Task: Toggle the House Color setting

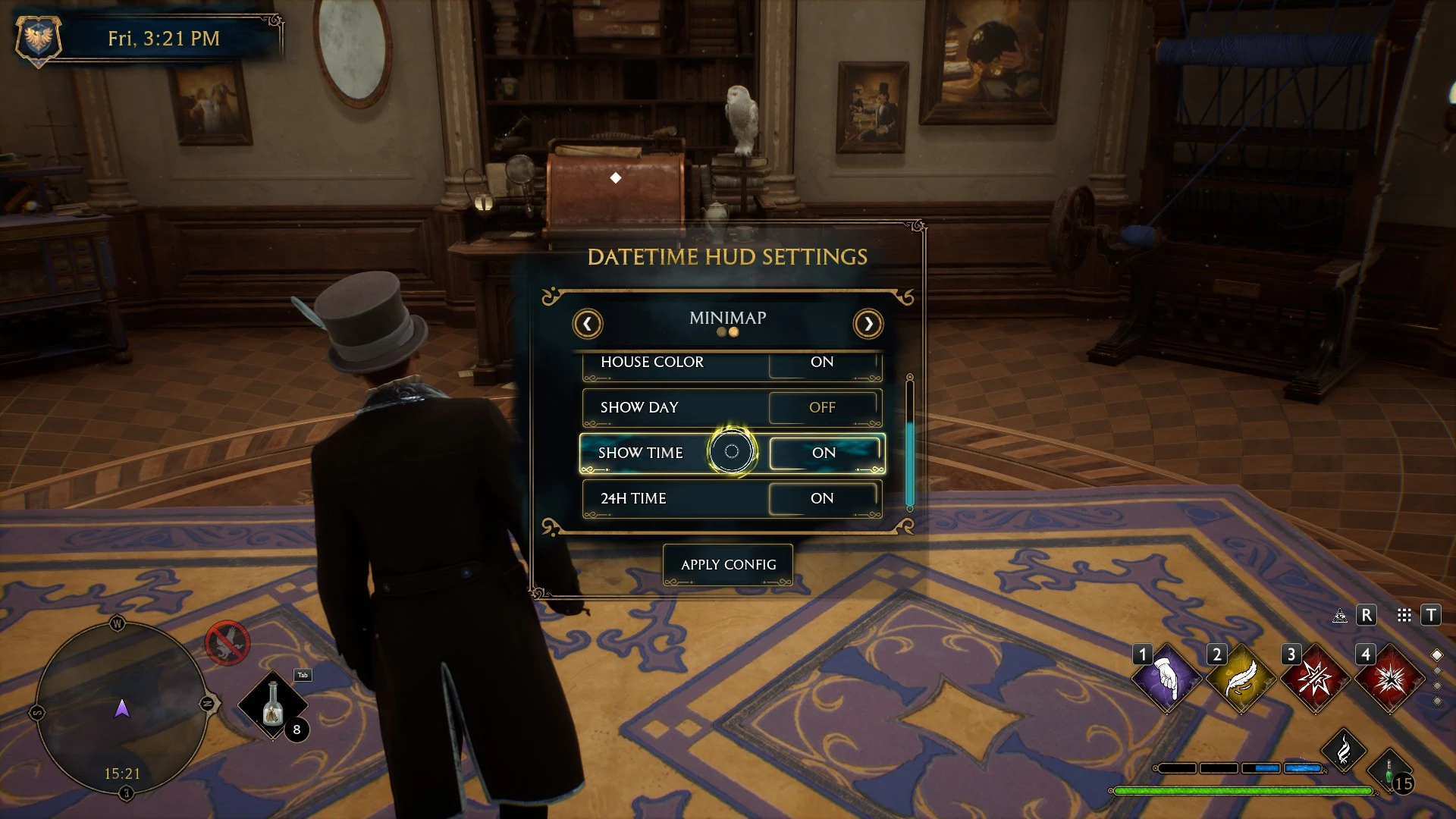Action: click(823, 363)
